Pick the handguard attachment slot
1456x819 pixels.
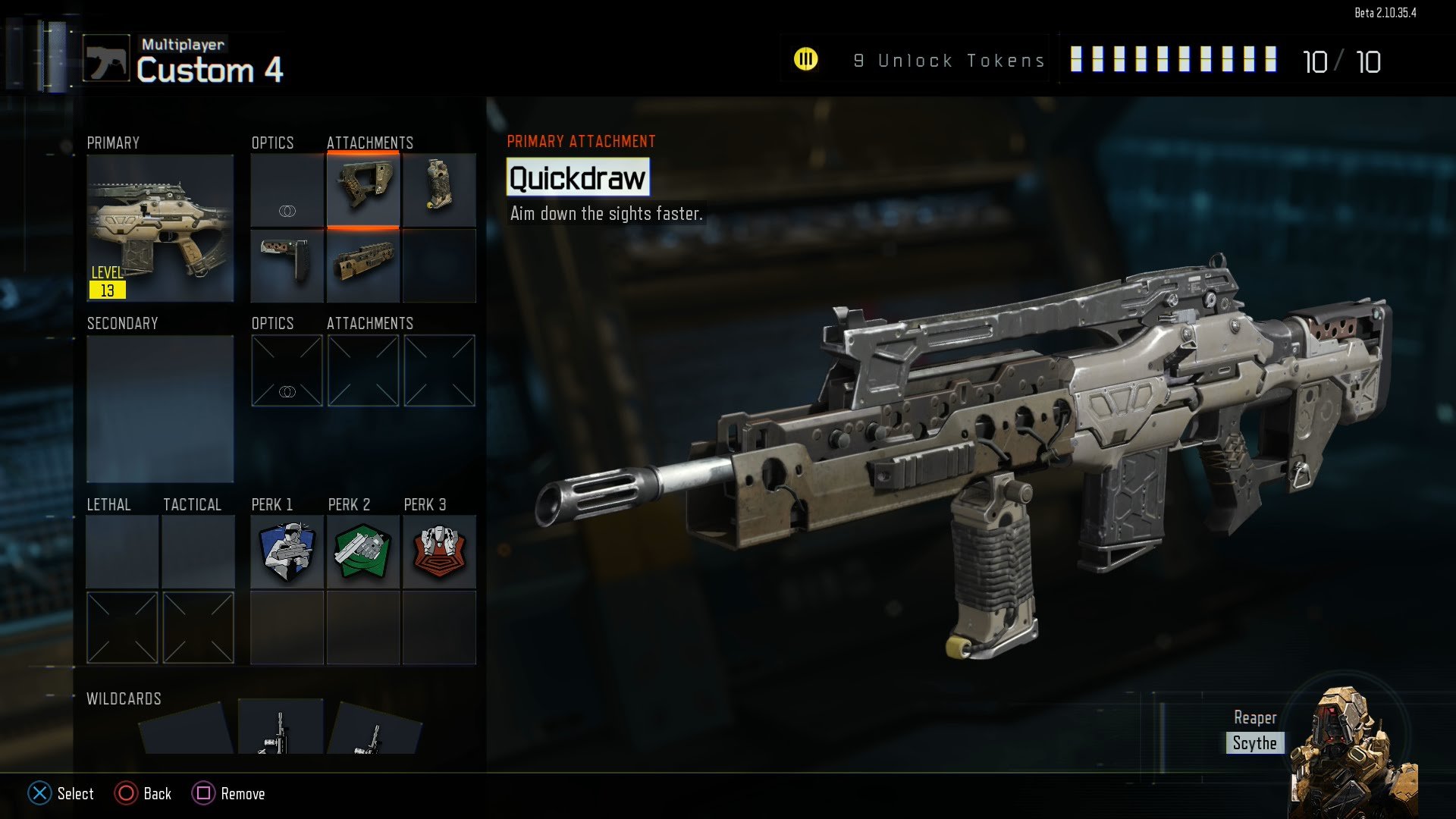coord(363,265)
